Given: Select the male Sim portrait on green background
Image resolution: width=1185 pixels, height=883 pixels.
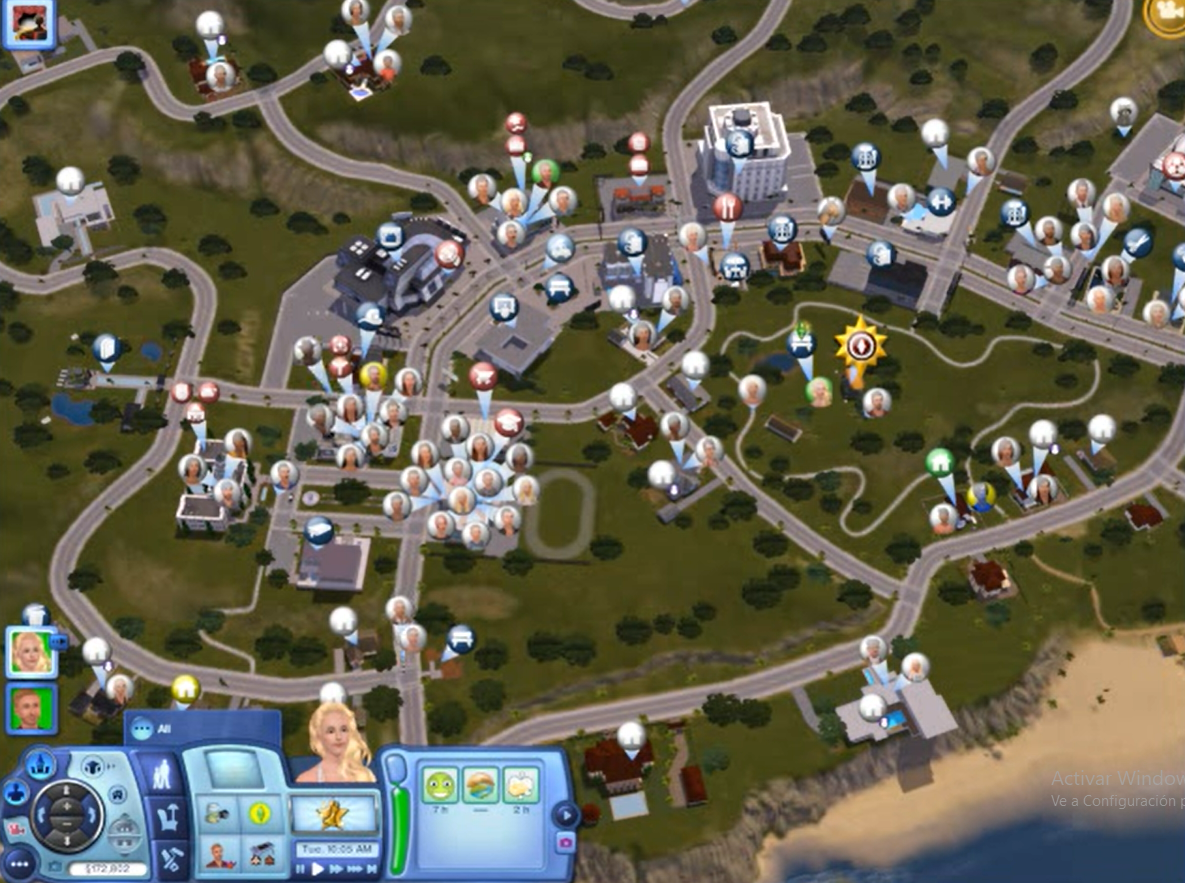Looking at the screenshot, I should (31, 709).
